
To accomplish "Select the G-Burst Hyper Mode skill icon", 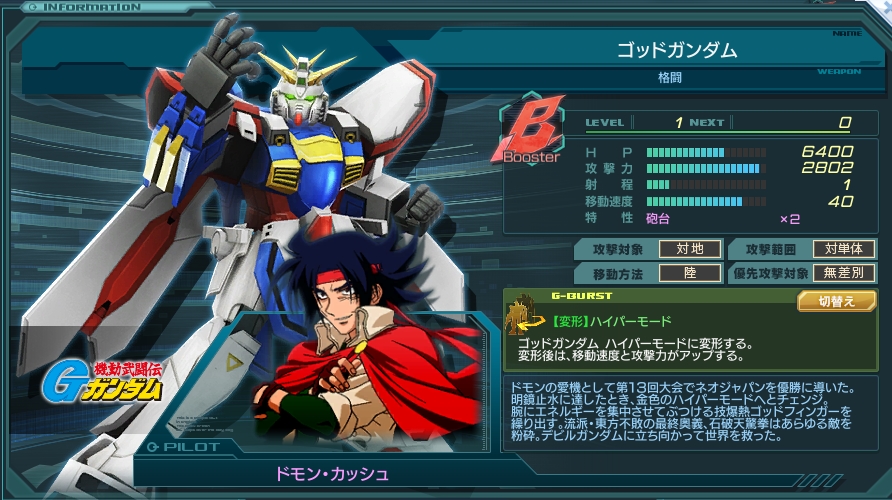I will [x=523, y=319].
